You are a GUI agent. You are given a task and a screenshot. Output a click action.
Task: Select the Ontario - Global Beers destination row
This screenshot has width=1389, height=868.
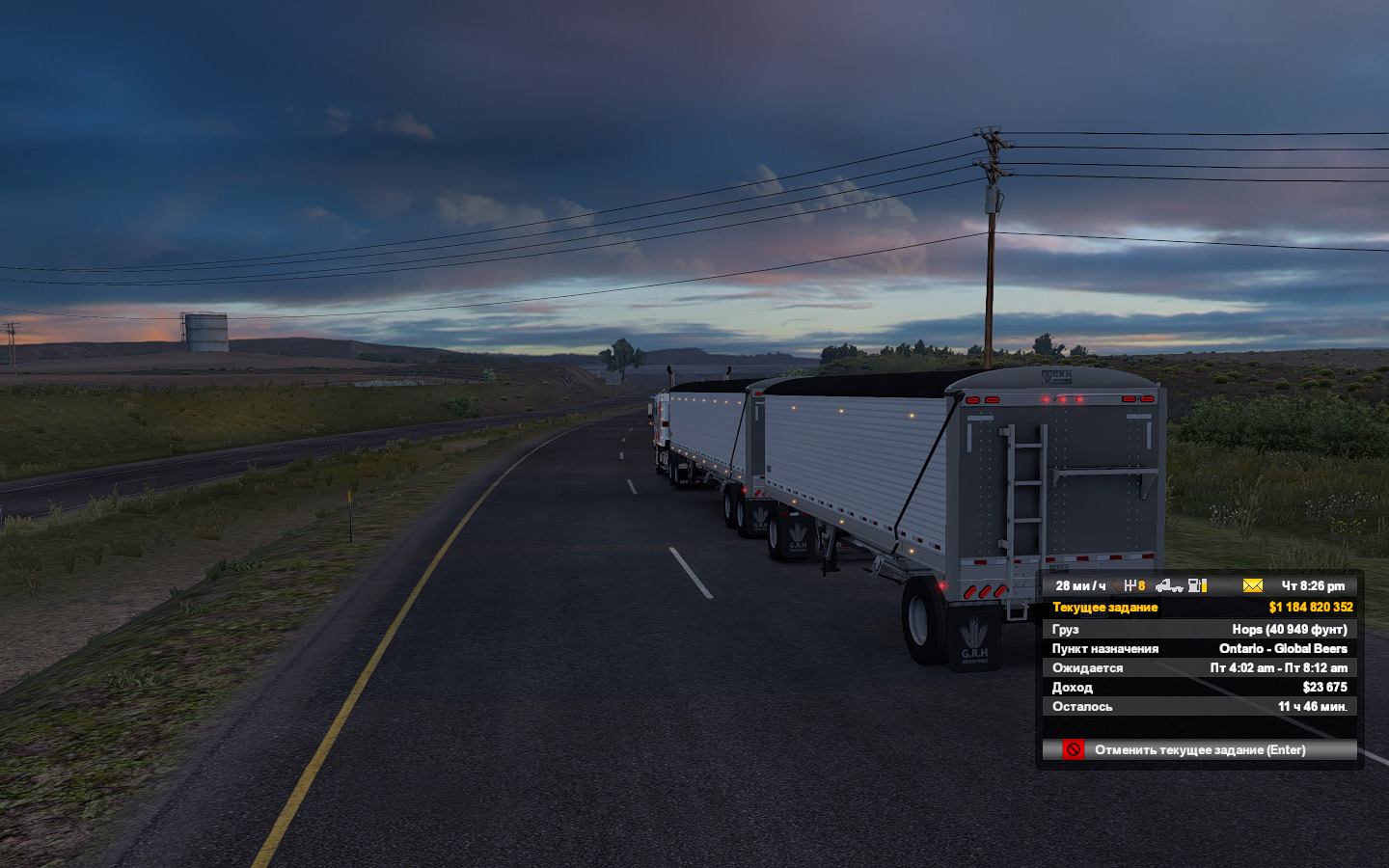click(1199, 648)
